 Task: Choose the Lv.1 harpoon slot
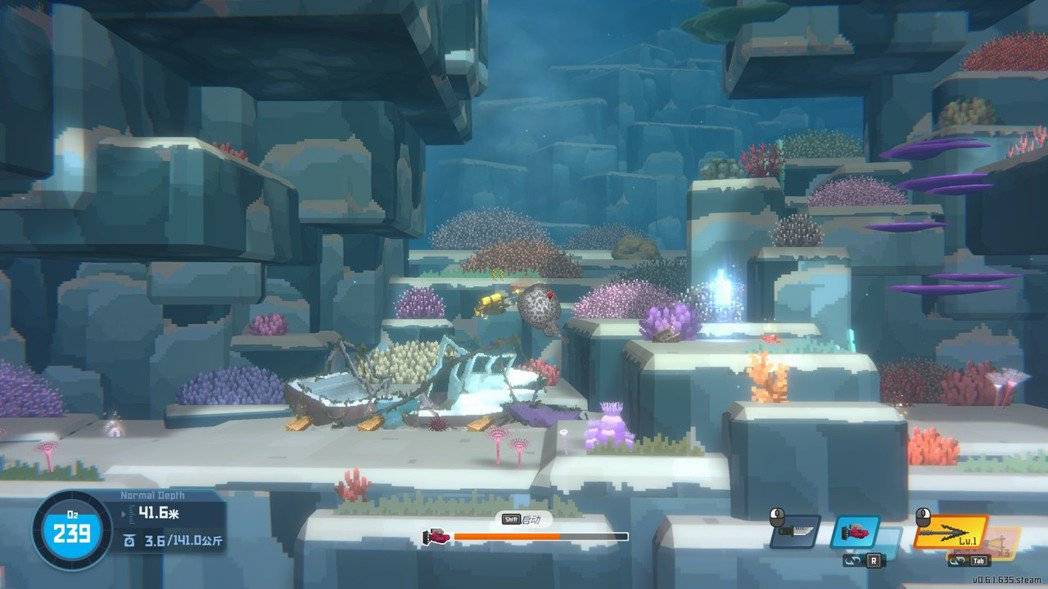coord(949,532)
